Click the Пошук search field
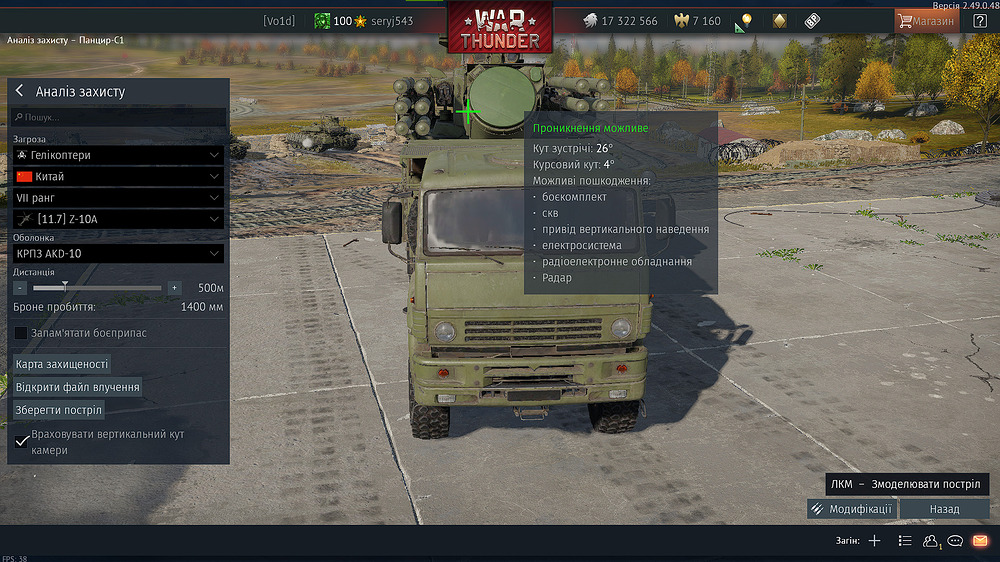 tap(120, 117)
